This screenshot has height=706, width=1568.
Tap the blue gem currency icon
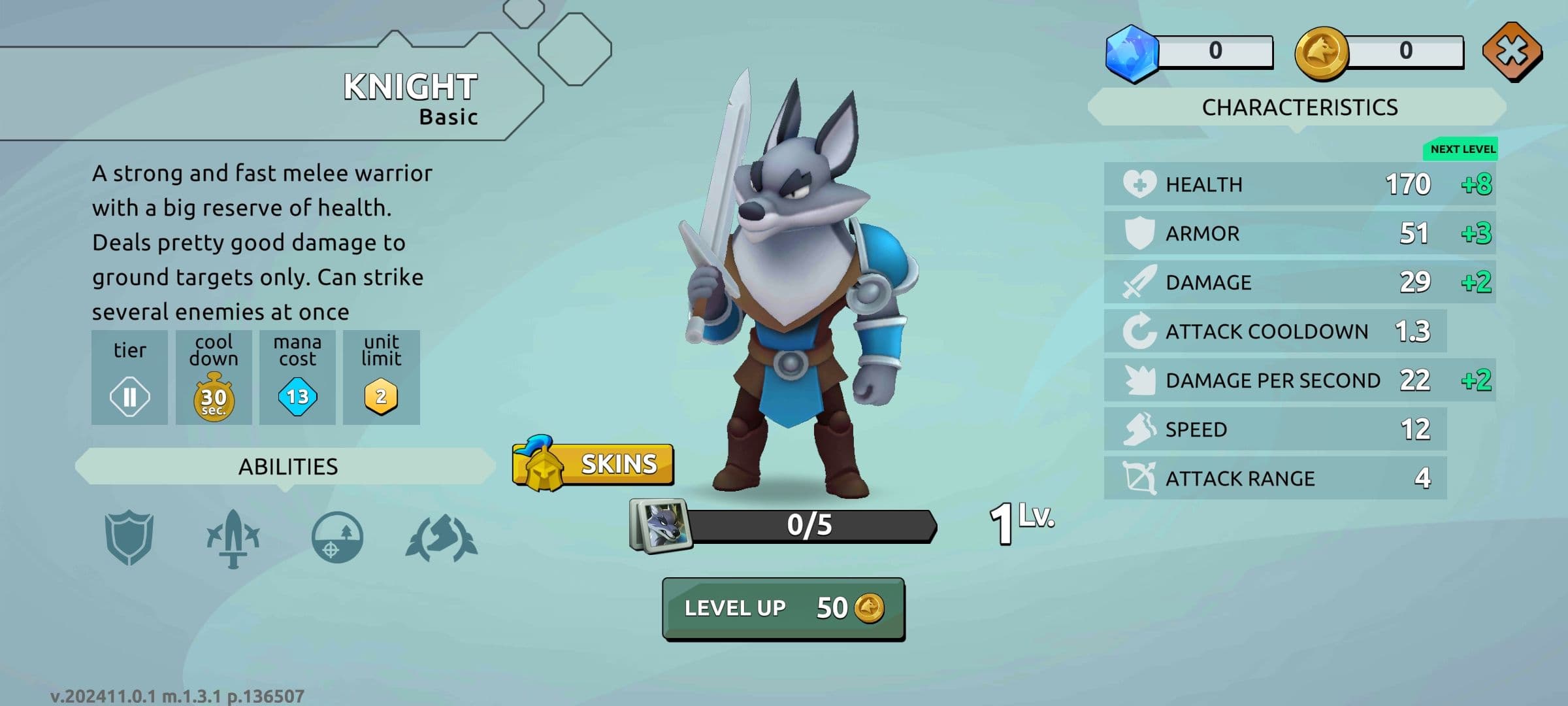(1132, 53)
